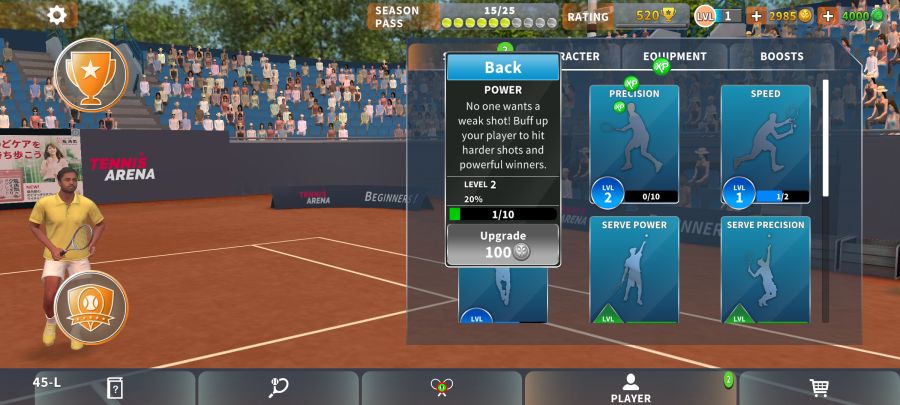Upgrade Power for 100 coins
The height and width of the screenshot is (405, 900).
(x=502, y=244)
